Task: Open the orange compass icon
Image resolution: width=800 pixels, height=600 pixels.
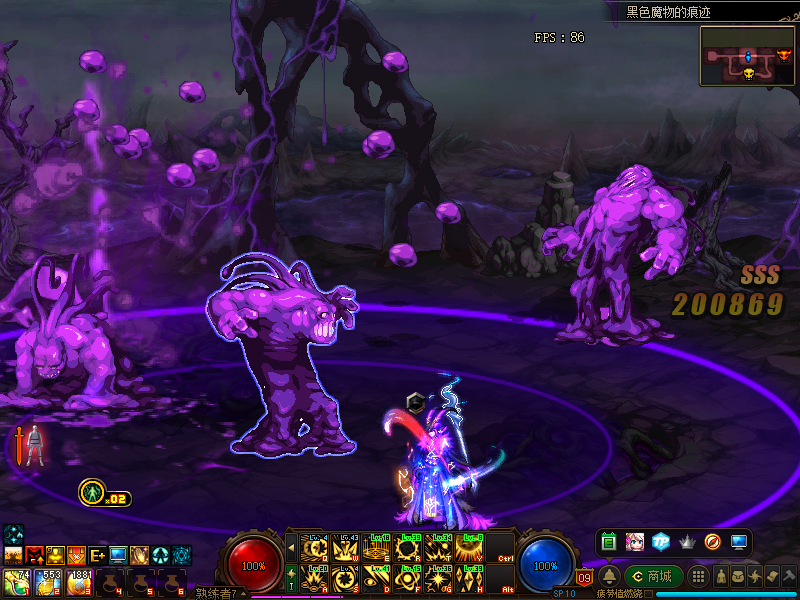Action: (712, 541)
